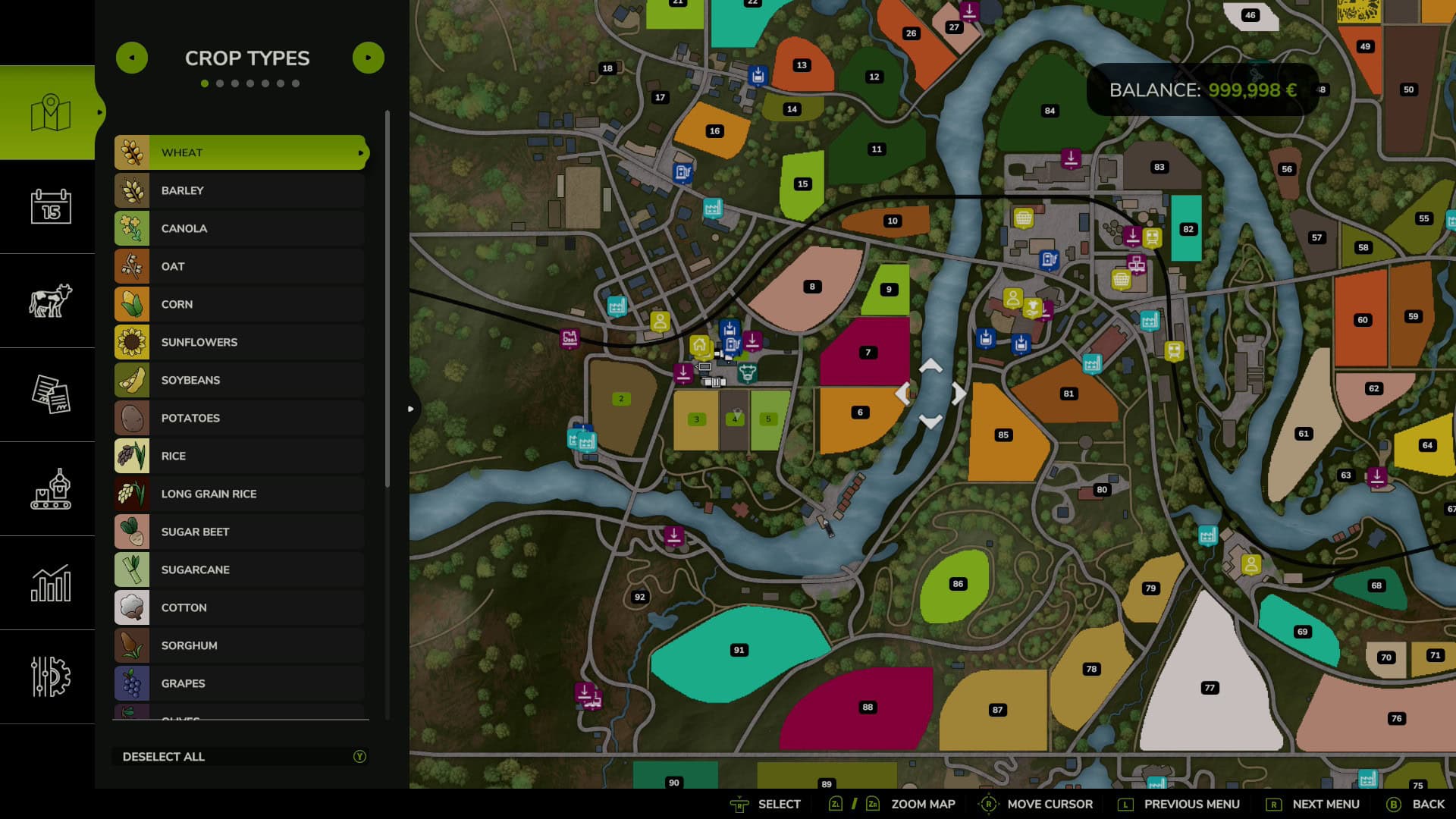
Task: Go to the next map filter page
Action: [369, 58]
